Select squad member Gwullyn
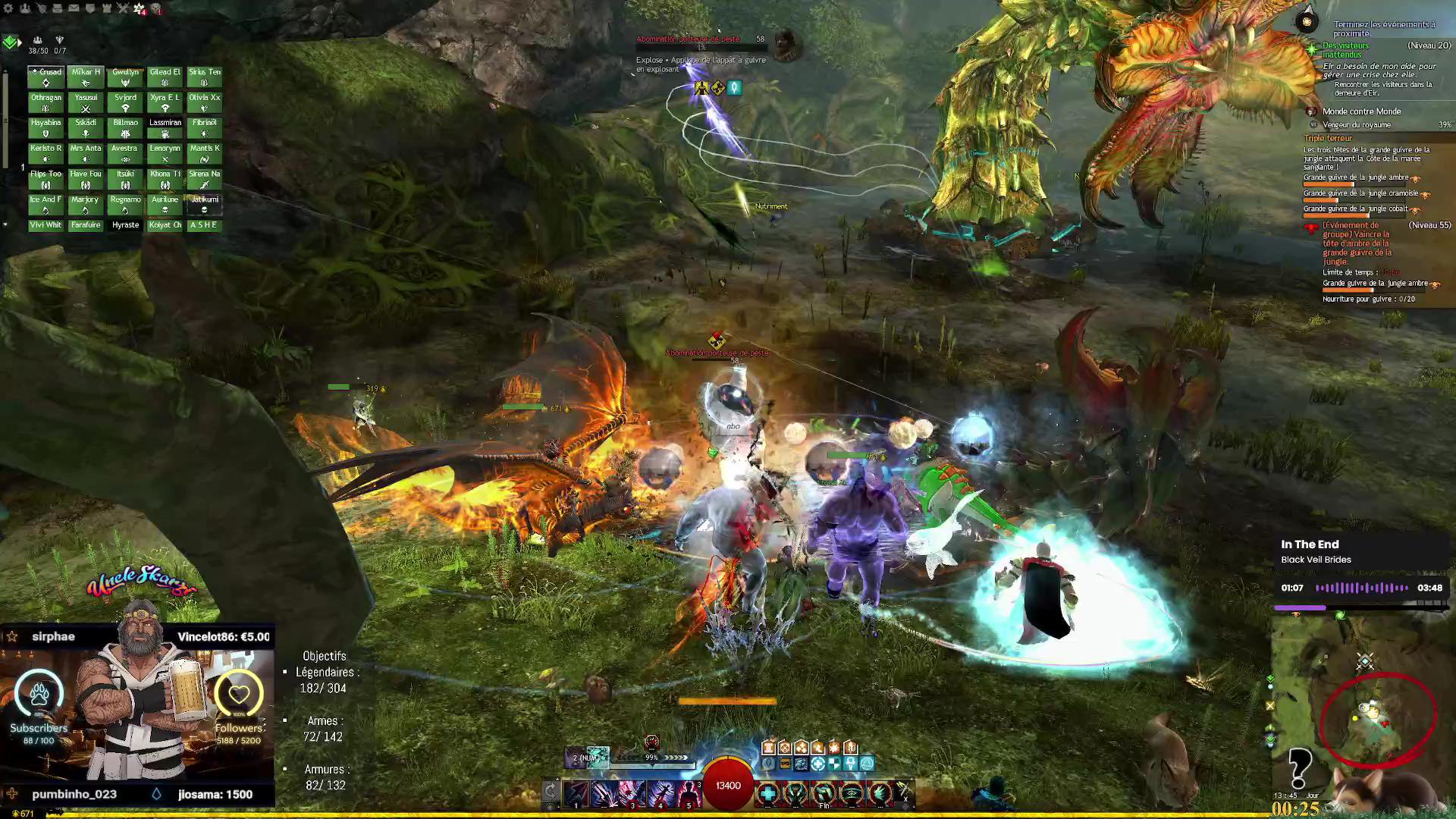This screenshot has height=819, width=1456. [x=125, y=77]
